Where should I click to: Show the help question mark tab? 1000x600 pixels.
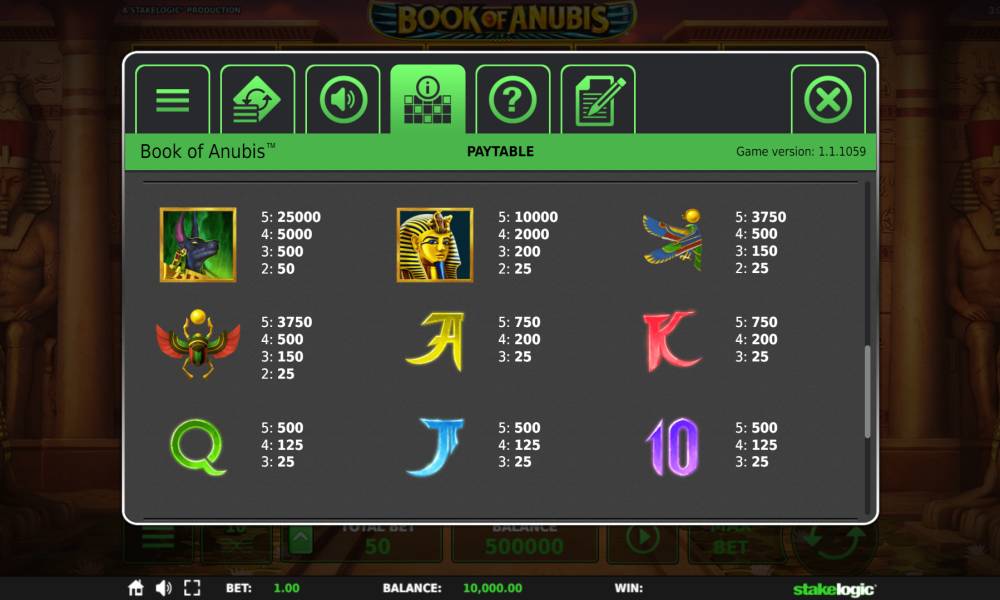pyautogui.click(x=513, y=100)
